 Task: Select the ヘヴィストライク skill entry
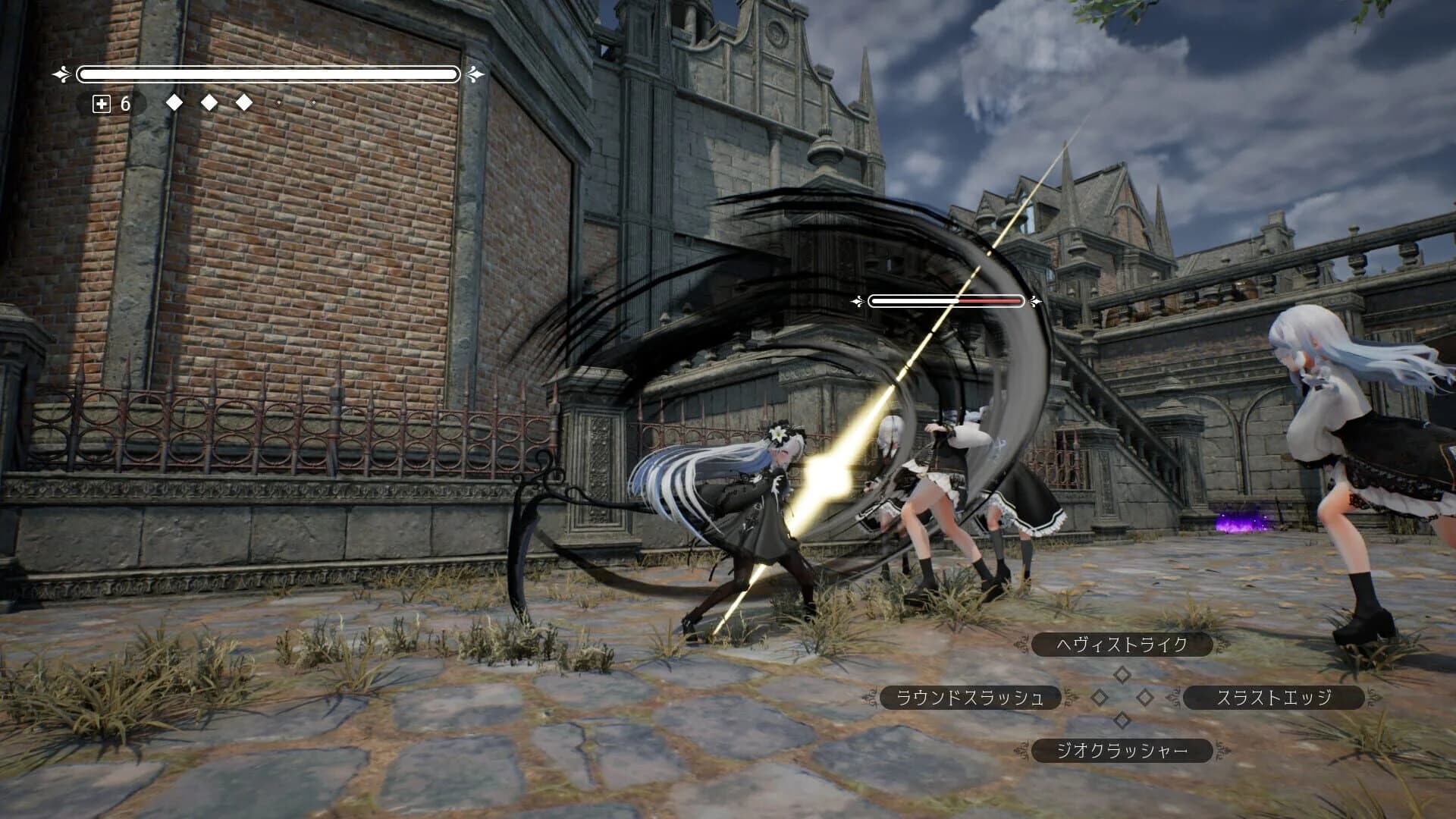click(1119, 646)
